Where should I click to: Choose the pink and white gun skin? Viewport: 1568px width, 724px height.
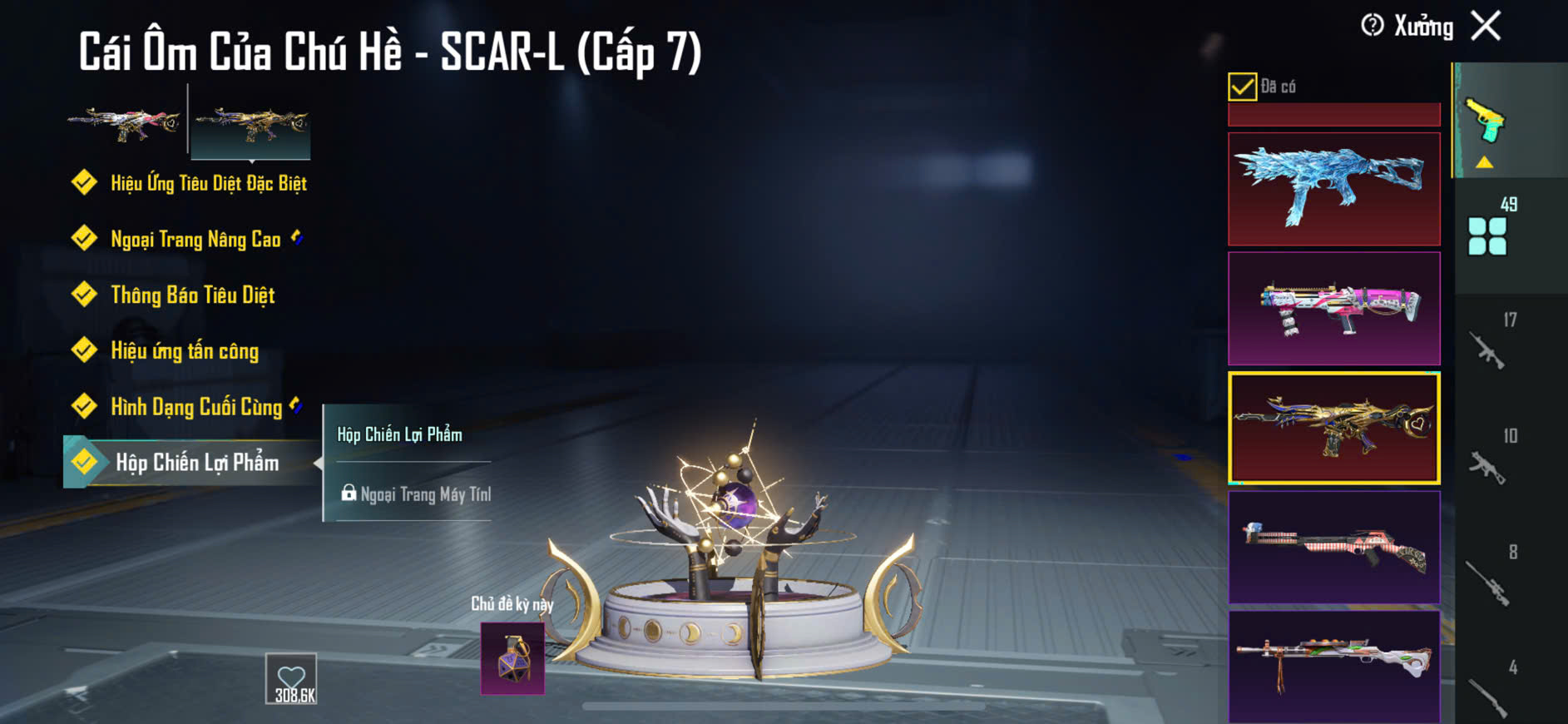pos(1333,309)
